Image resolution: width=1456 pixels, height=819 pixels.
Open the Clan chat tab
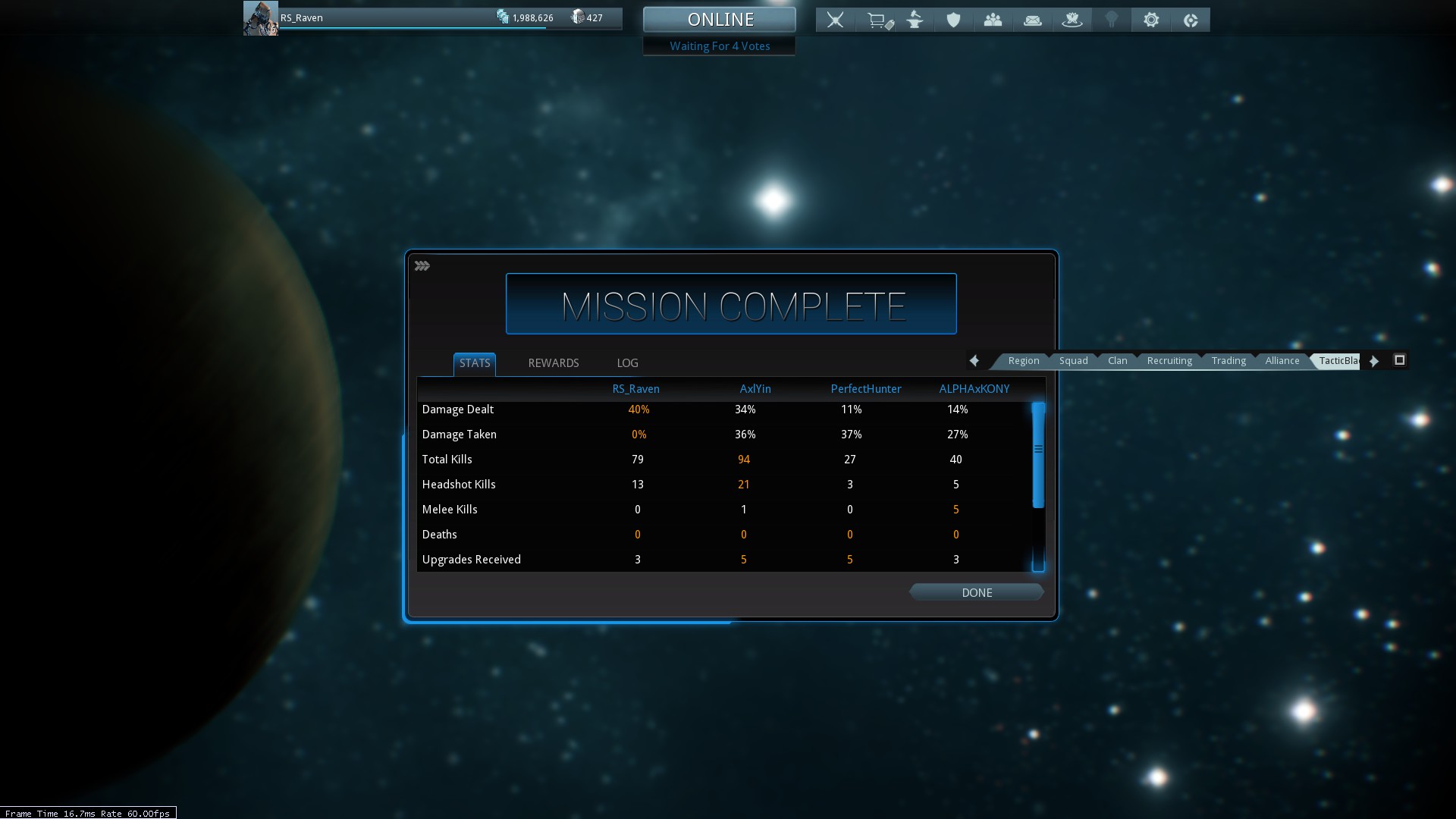pyautogui.click(x=1117, y=361)
